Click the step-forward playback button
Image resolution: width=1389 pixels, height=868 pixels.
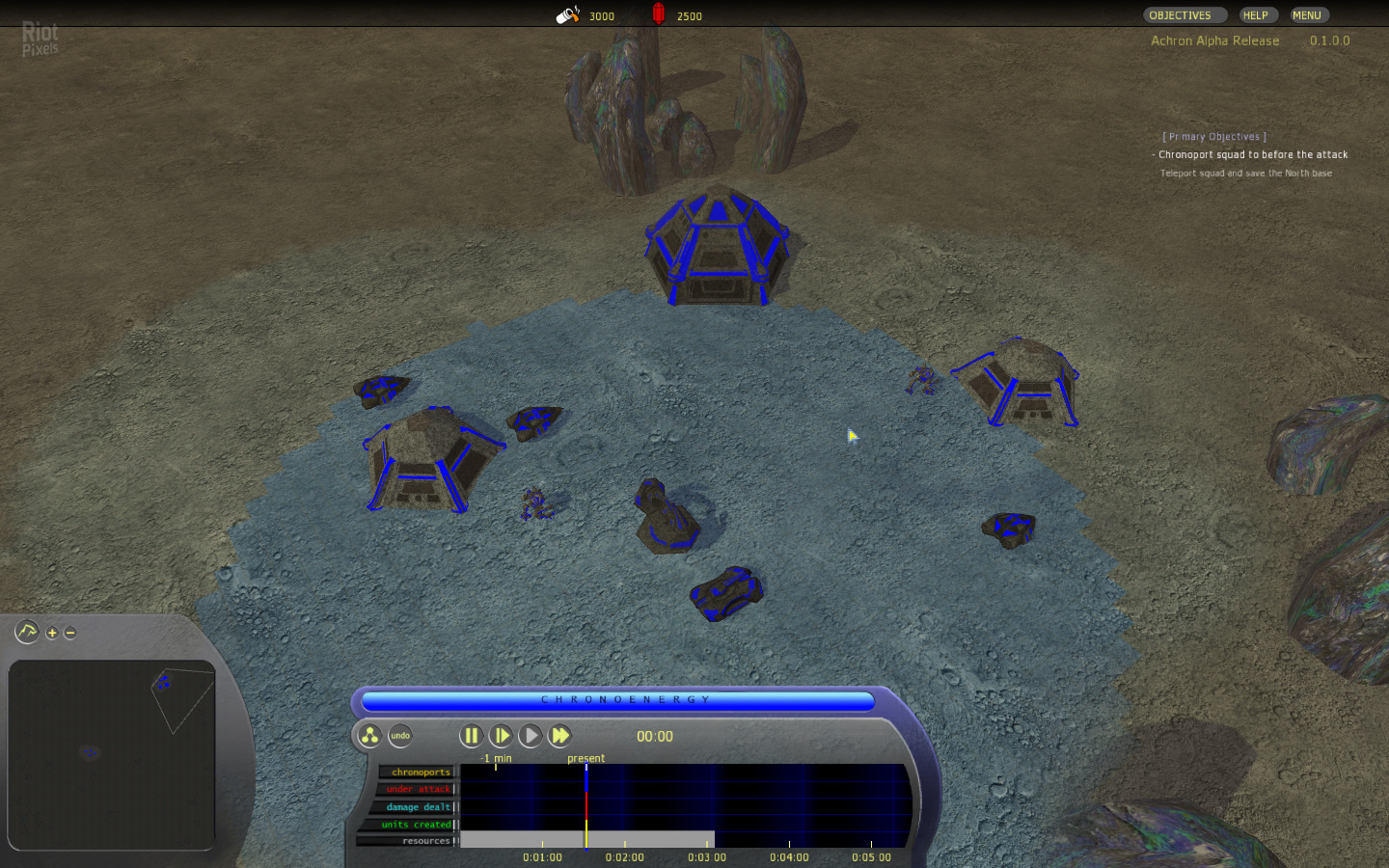[501, 736]
